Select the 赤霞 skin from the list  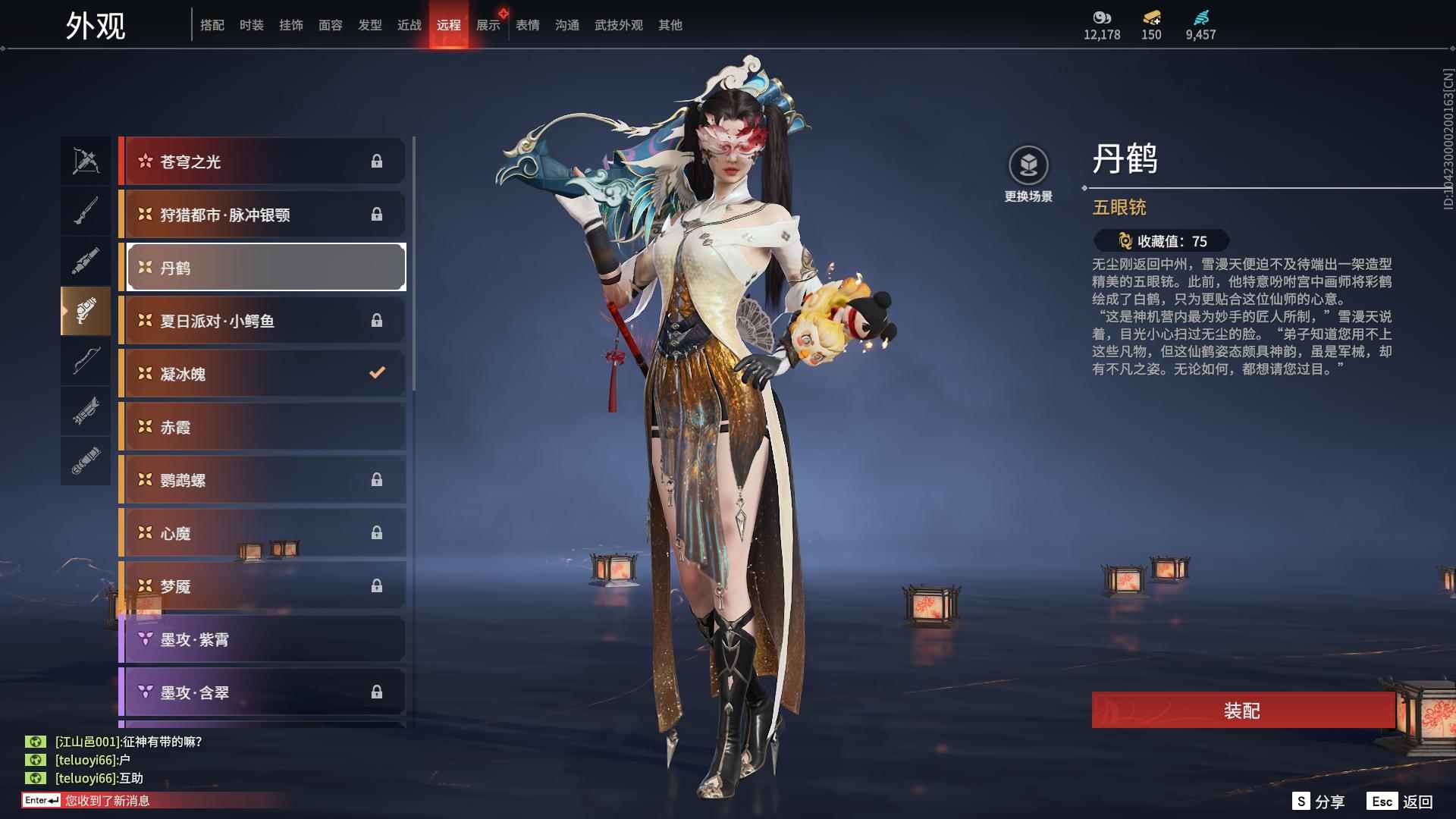tap(262, 426)
